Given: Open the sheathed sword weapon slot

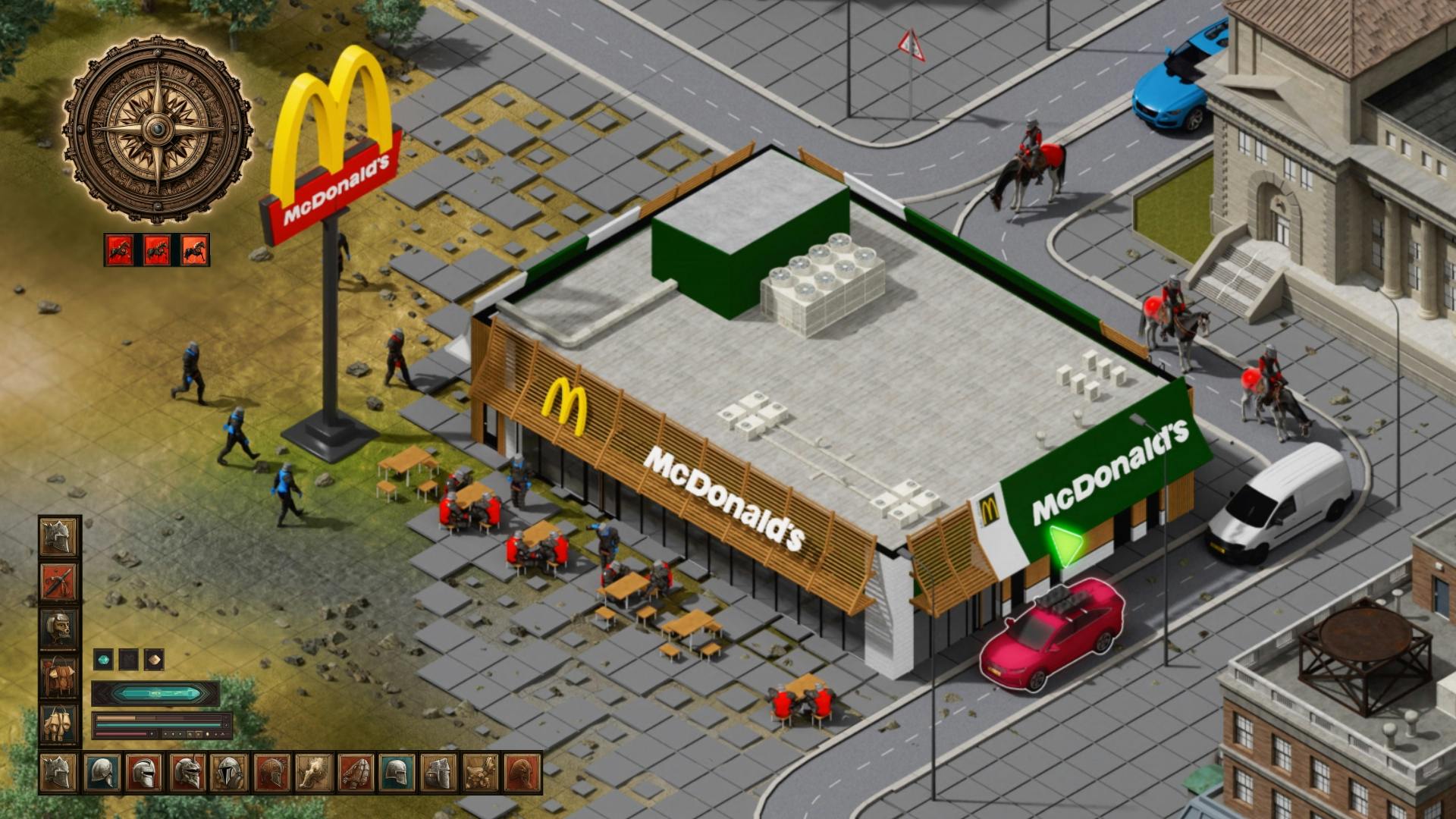Looking at the screenshot, I should point(58,580).
